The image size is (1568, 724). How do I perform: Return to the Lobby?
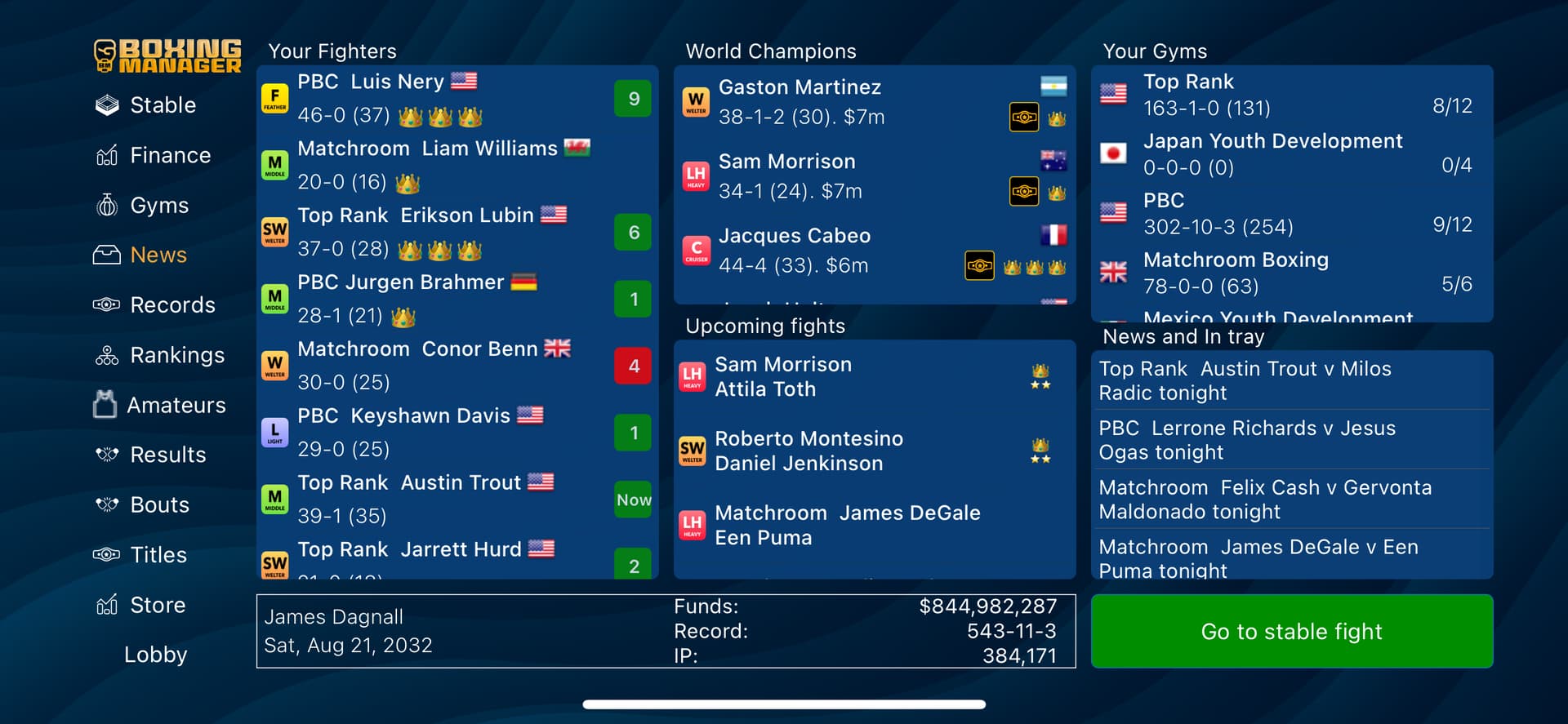click(x=155, y=655)
